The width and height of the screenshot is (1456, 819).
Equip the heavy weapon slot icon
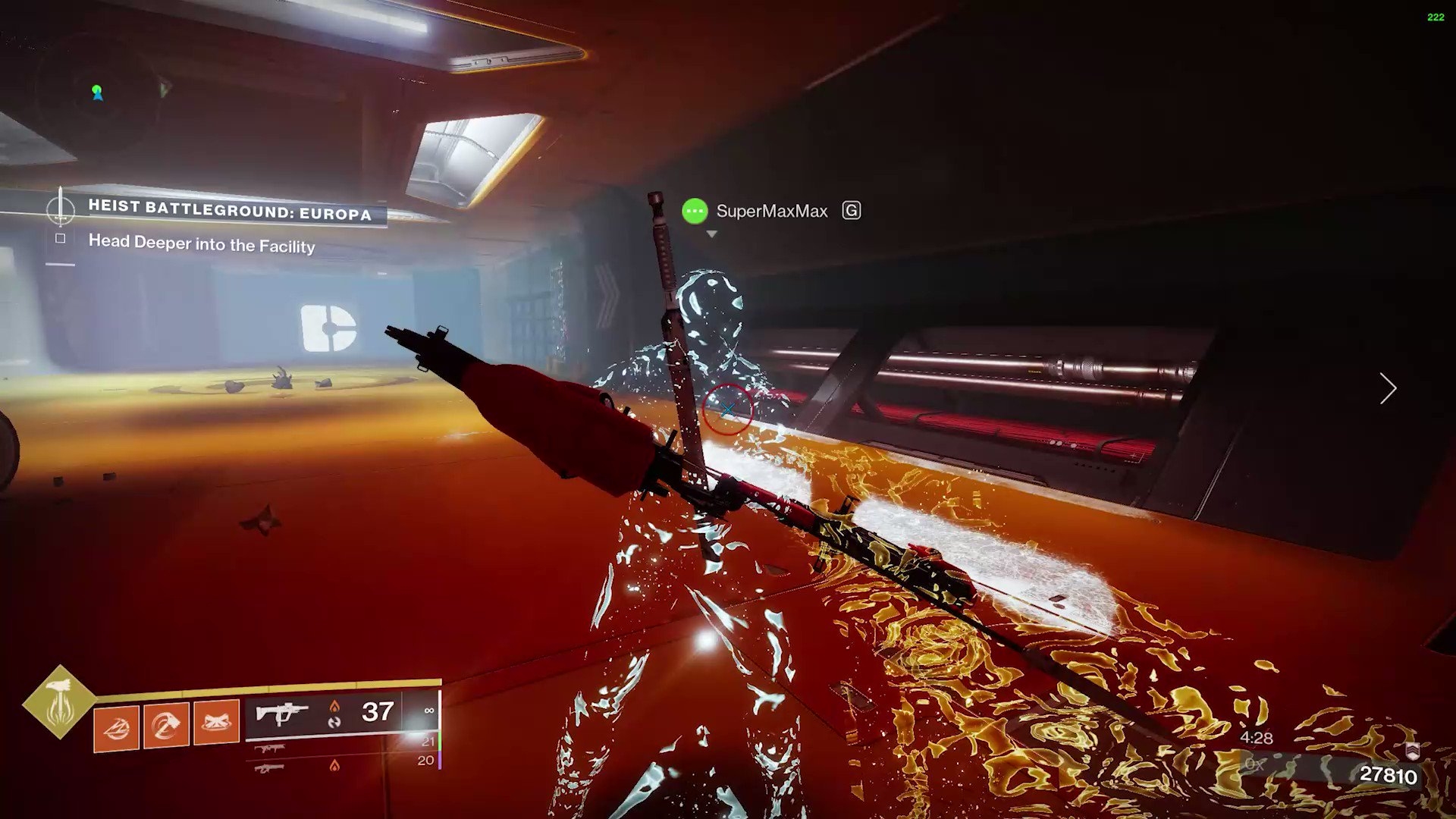coord(271,767)
